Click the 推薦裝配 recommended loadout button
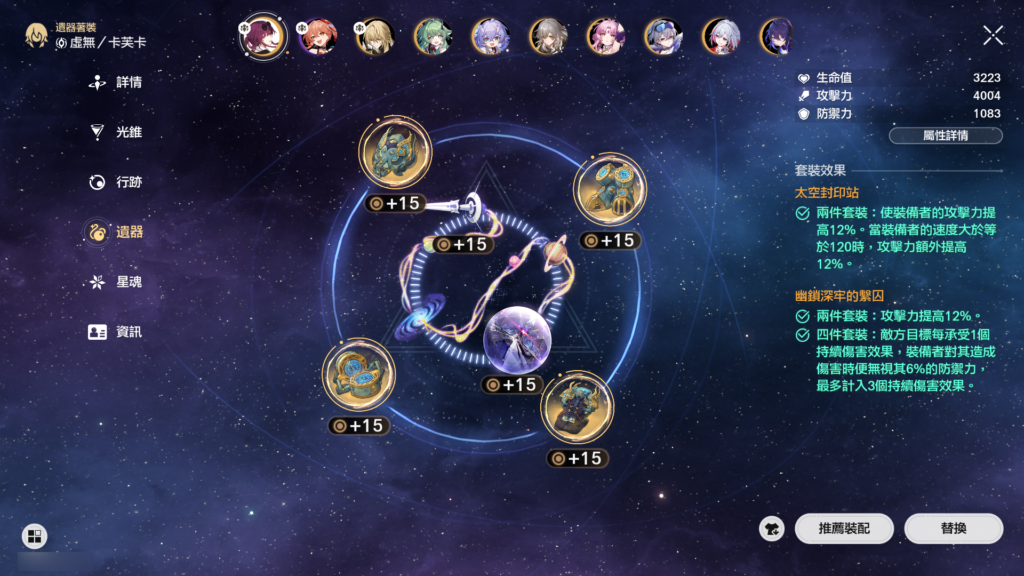Image resolution: width=1024 pixels, height=576 pixels. [x=844, y=529]
